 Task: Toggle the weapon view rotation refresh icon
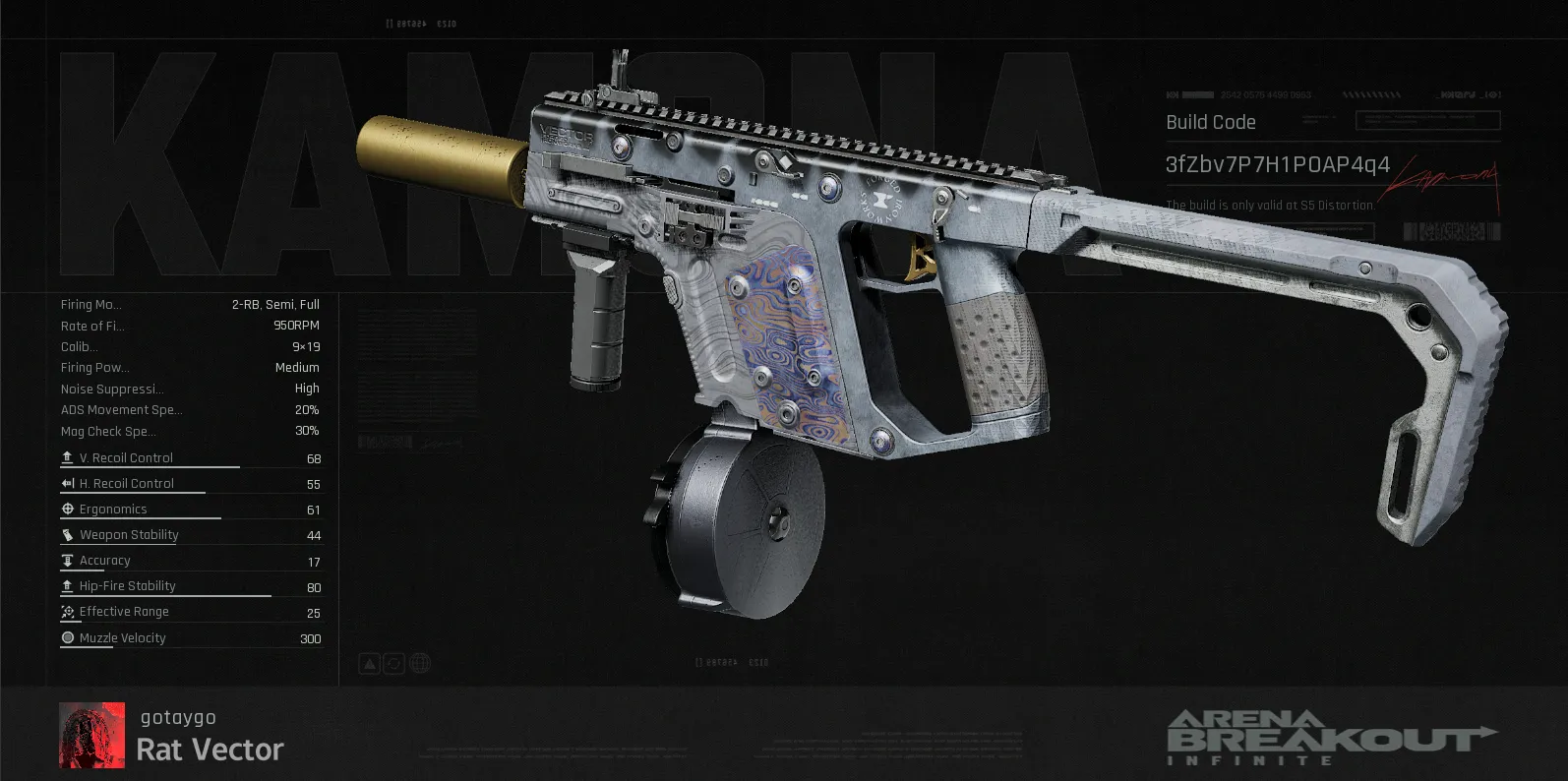point(394,663)
